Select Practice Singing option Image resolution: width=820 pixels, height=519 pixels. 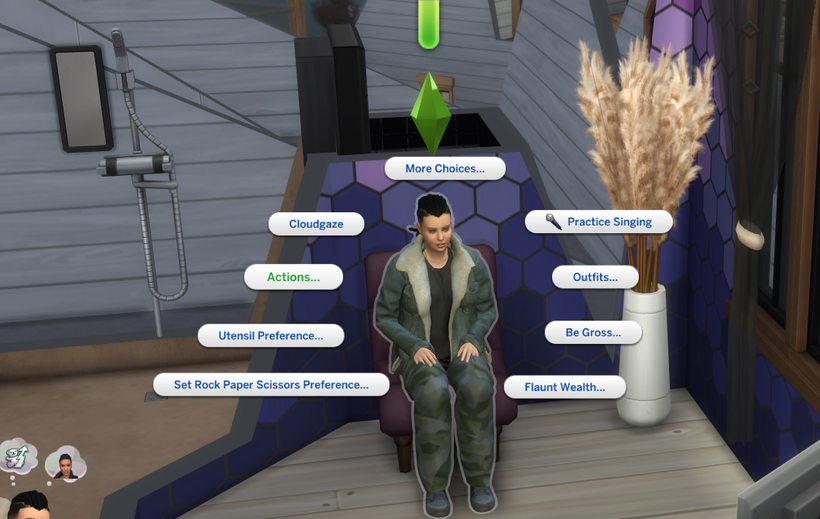599,222
